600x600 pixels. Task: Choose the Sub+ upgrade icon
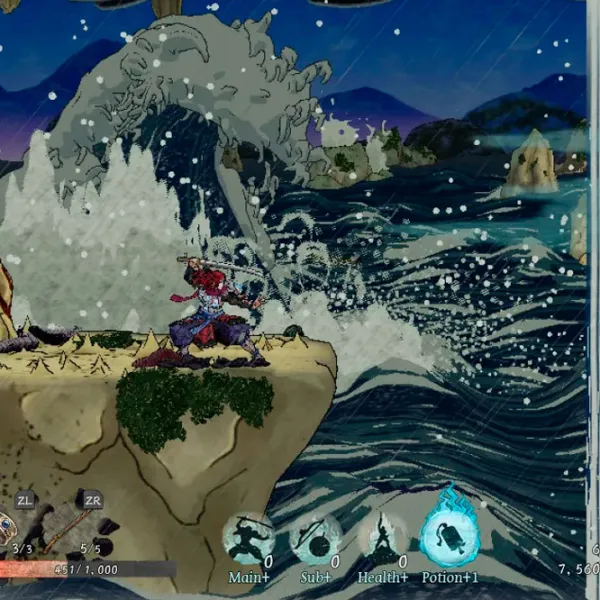tap(315, 541)
